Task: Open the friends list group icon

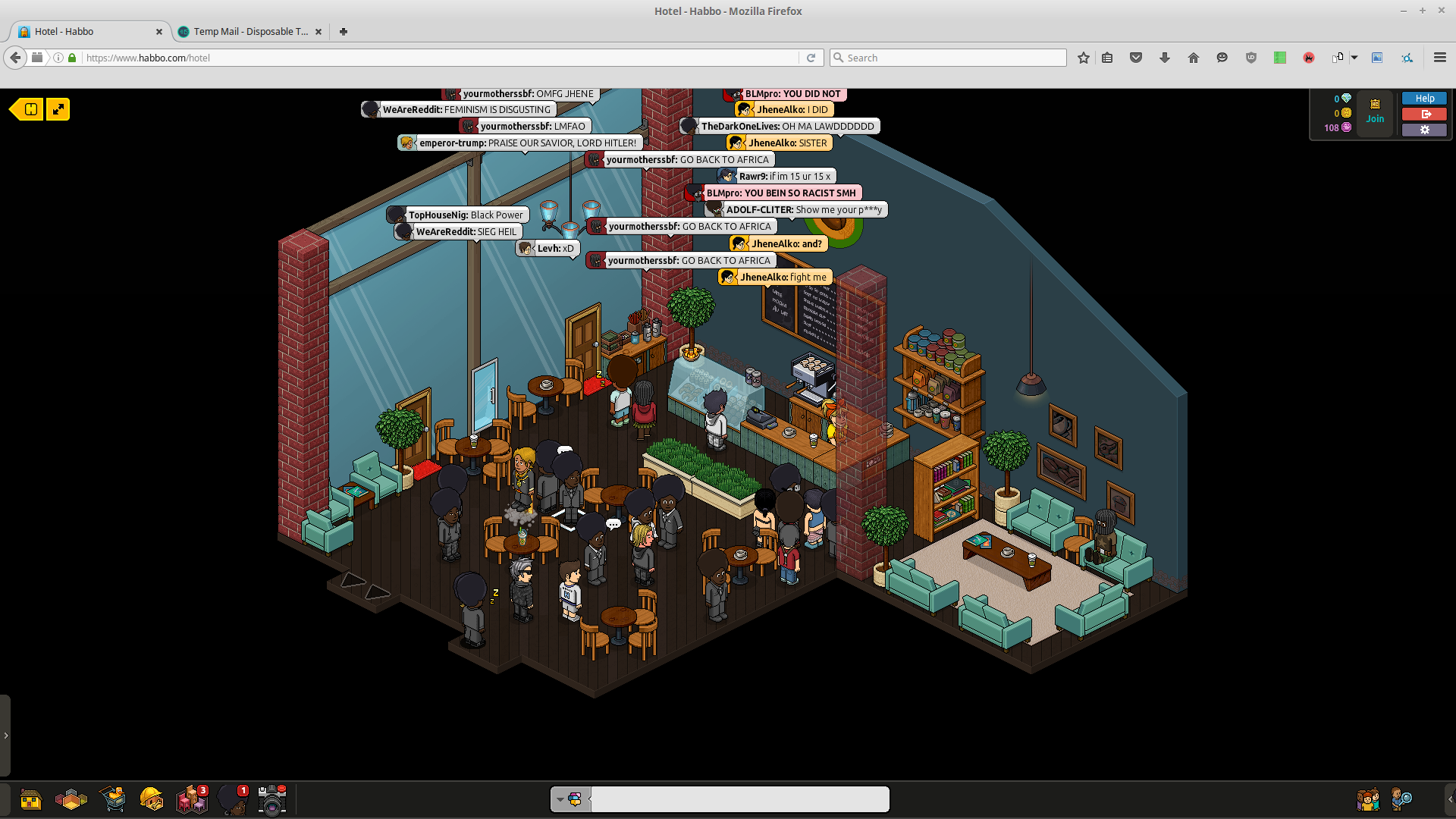Action: (1367, 799)
